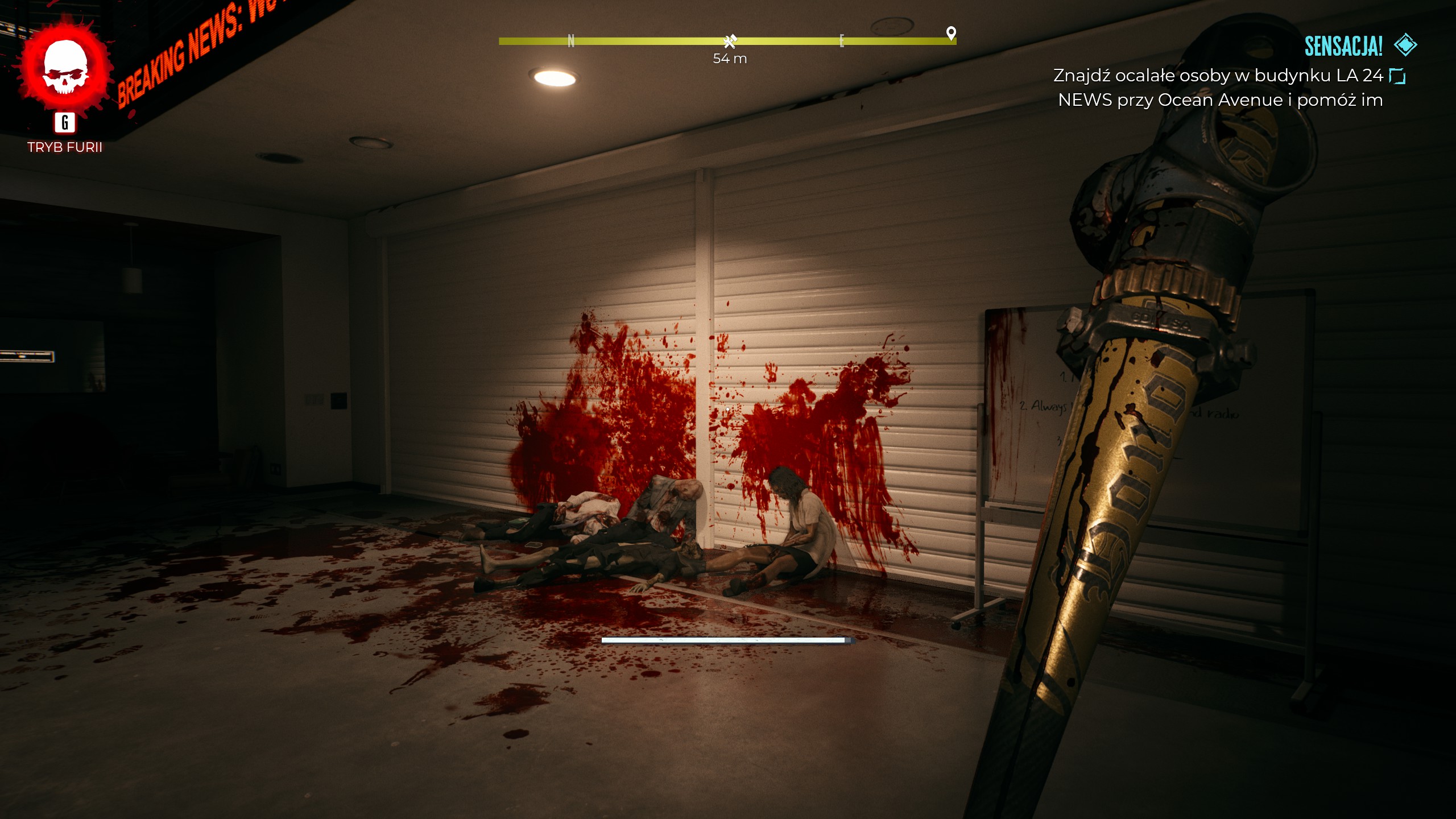Viewport: 1456px width, 819px height.
Task: Select the workbench marker on the compass
Action: (730, 41)
